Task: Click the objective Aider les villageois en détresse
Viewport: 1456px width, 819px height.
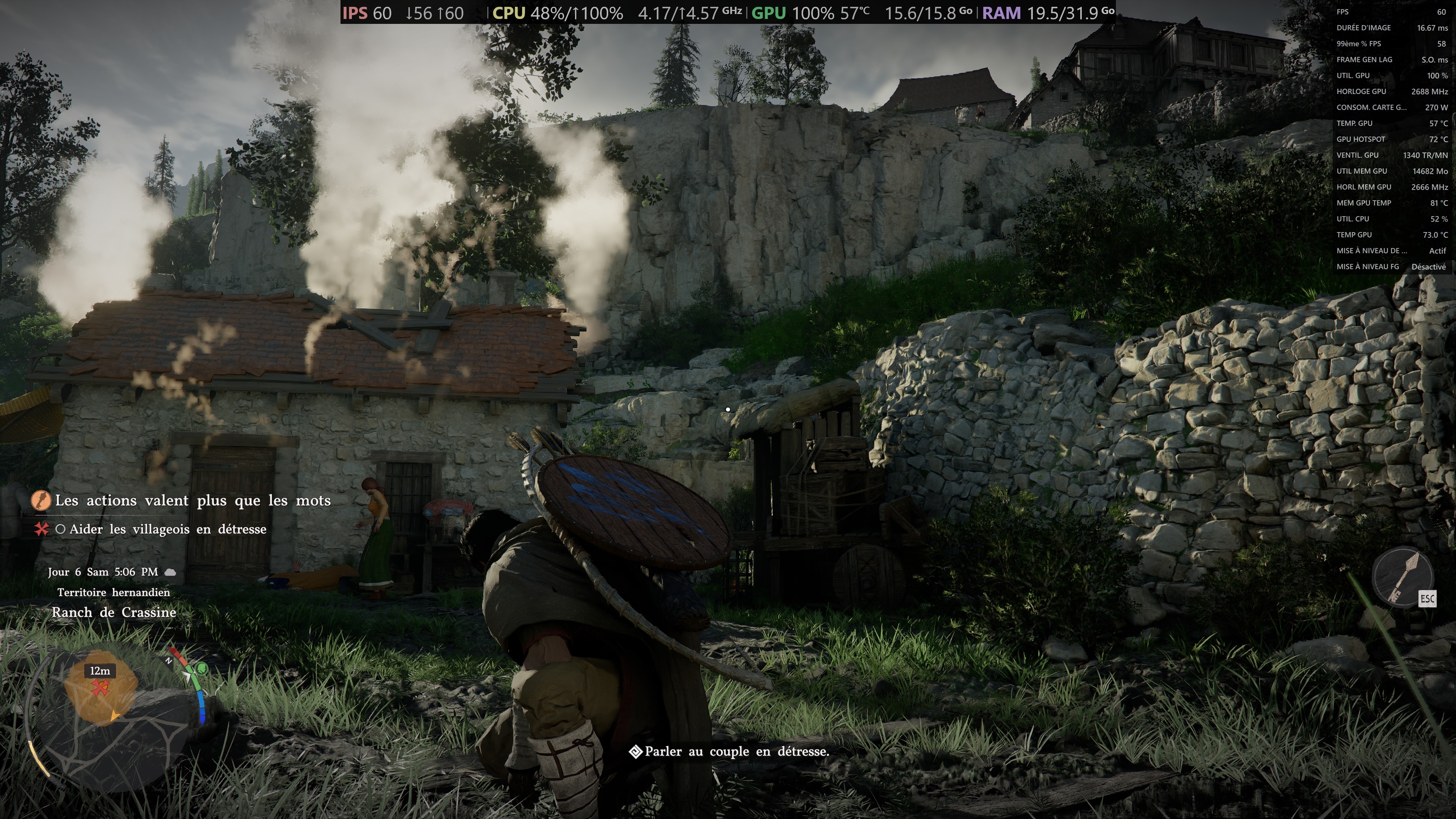Action: pyautogui.click(x=167, y=530)
